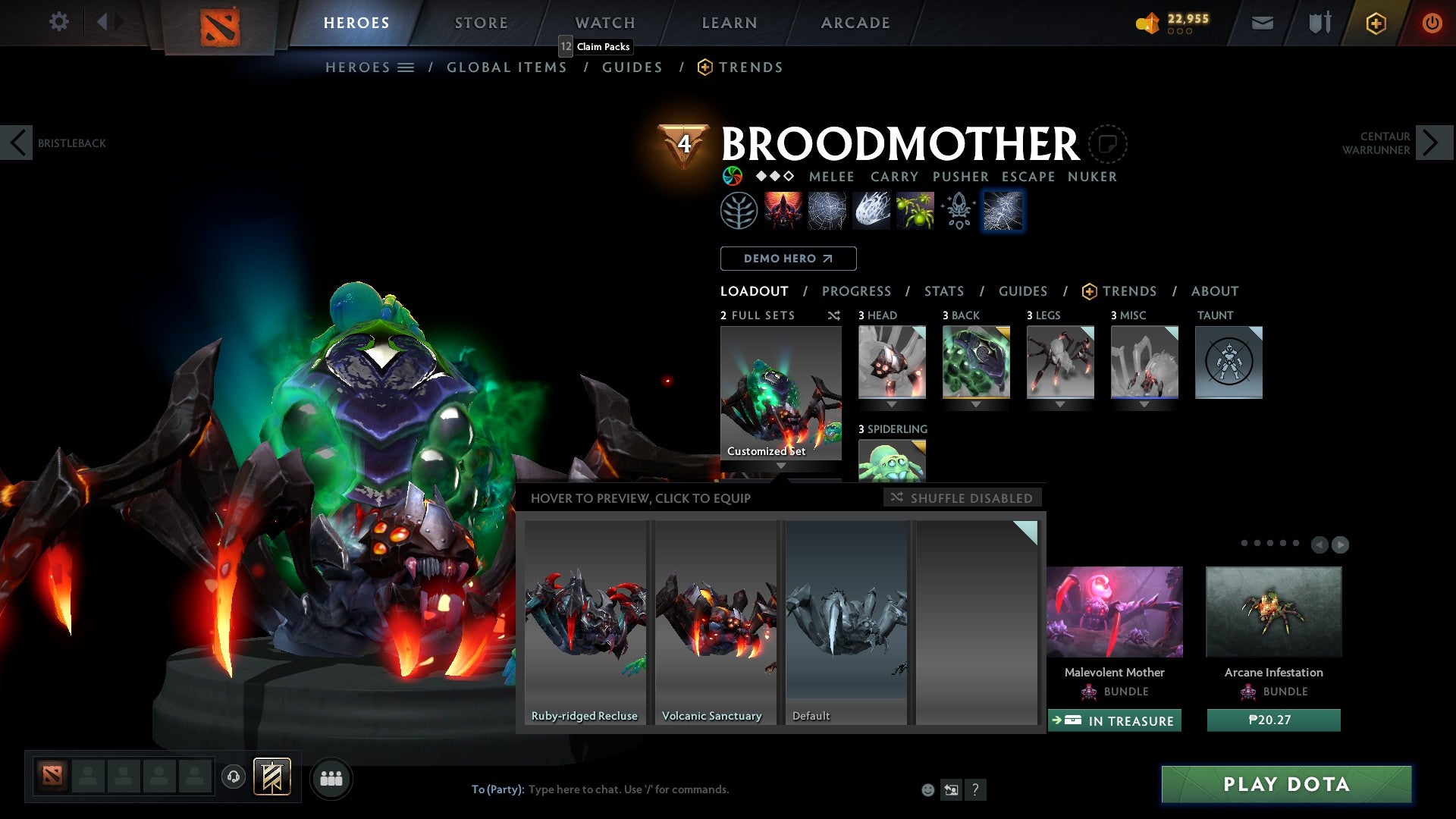The image size is (1456, 819).
Task: Open the Spin Web ability icon
Action: (827, 210)
